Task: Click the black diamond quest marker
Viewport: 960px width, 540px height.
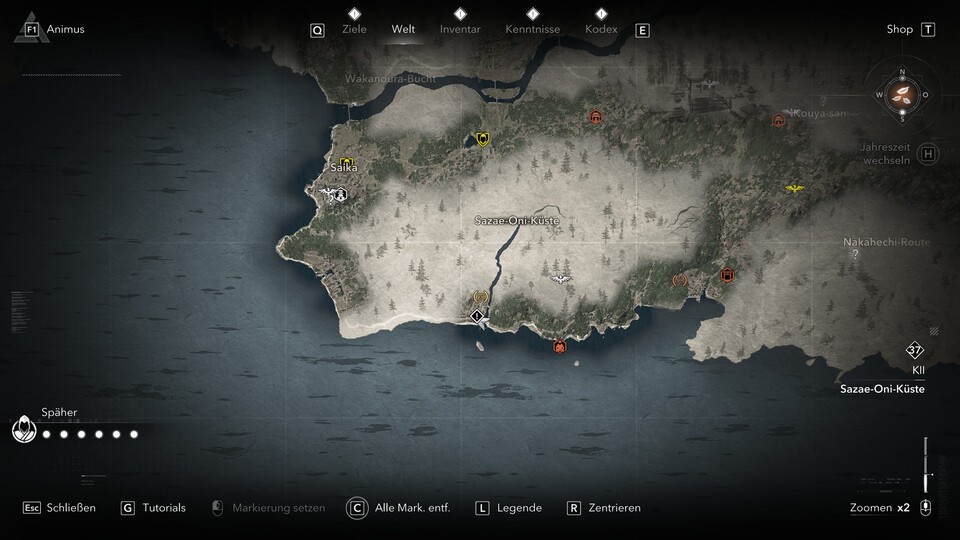Action: (478, 316)
